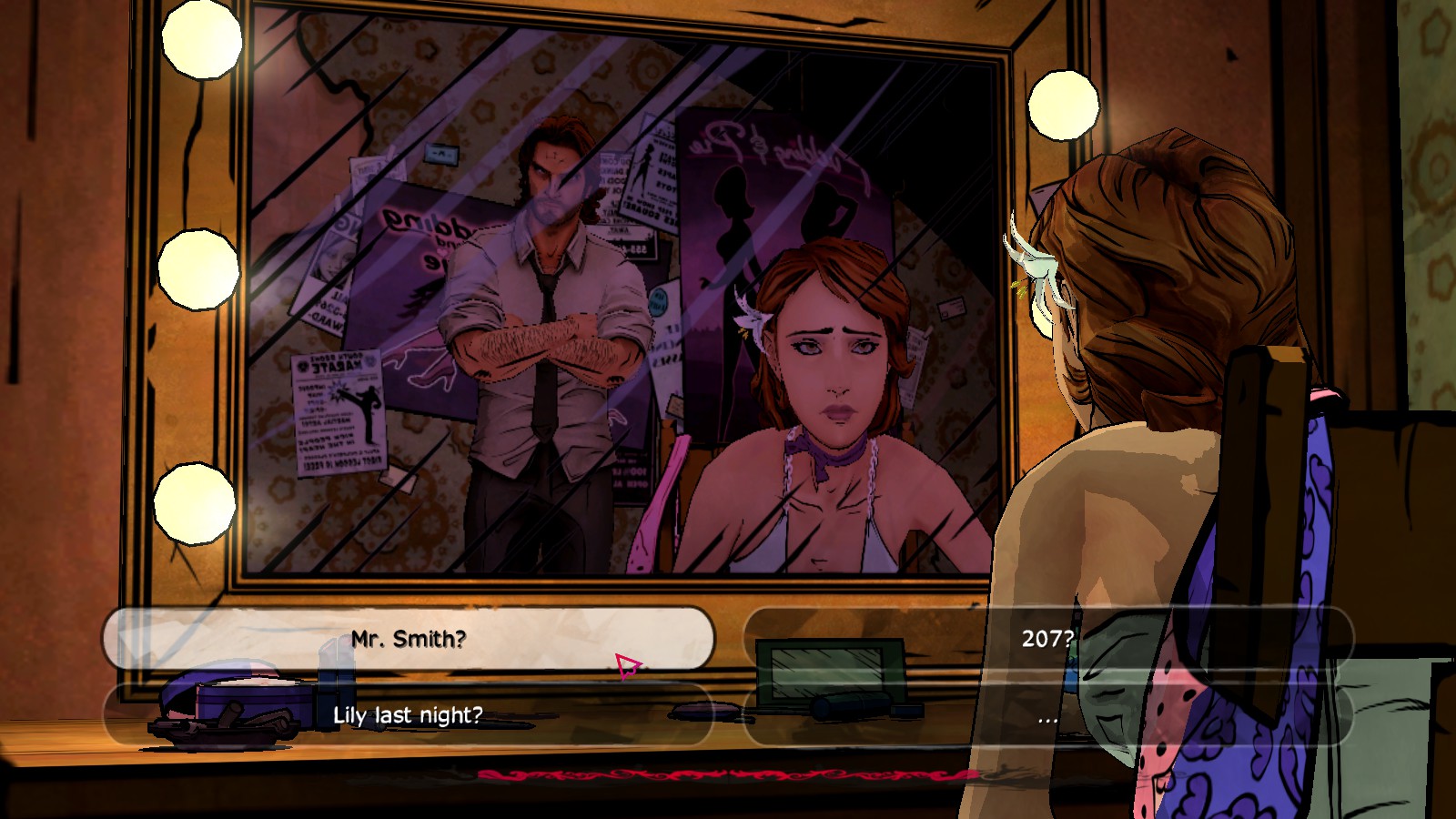The image size is (1456, 819).
Task: Ask "Lily last night?"
Action: 409,715
